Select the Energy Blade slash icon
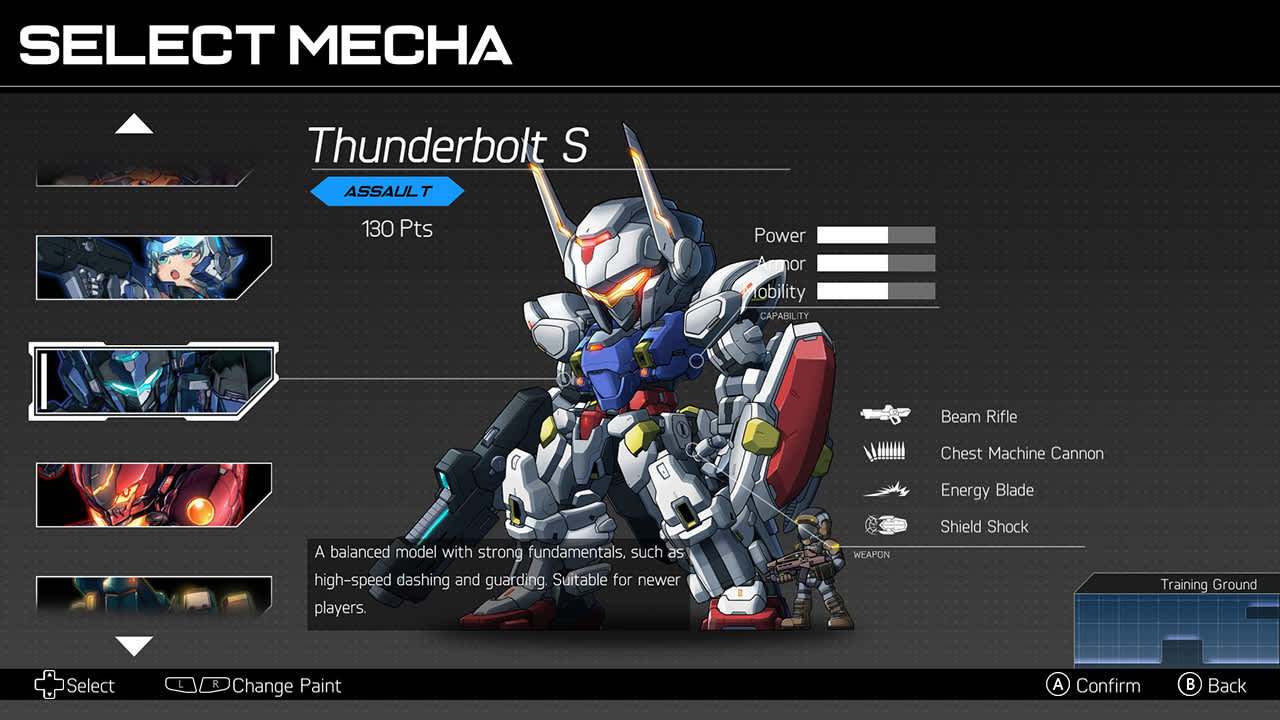Screen dimensions: 1280x720 click(886, 489)
